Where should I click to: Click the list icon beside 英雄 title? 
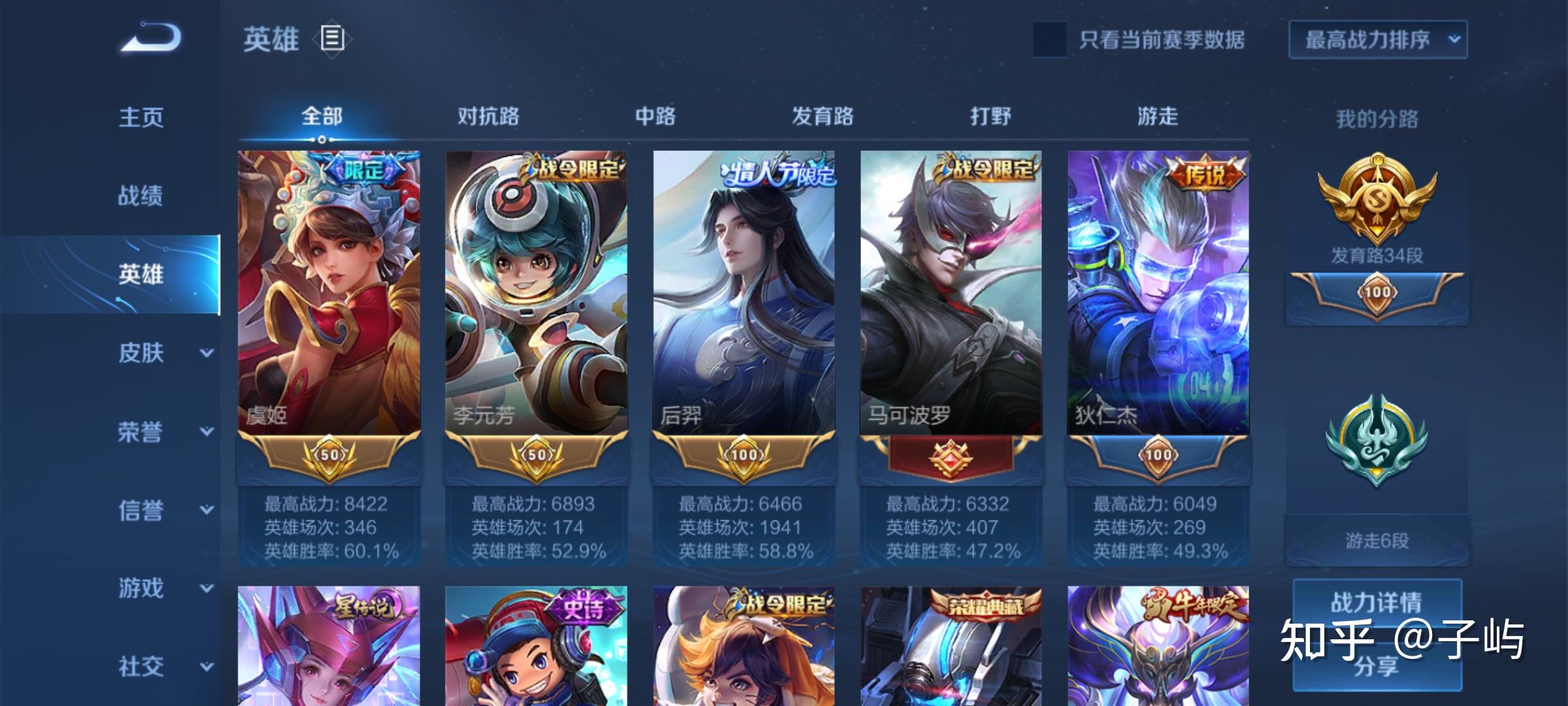[x=332, y=39]
